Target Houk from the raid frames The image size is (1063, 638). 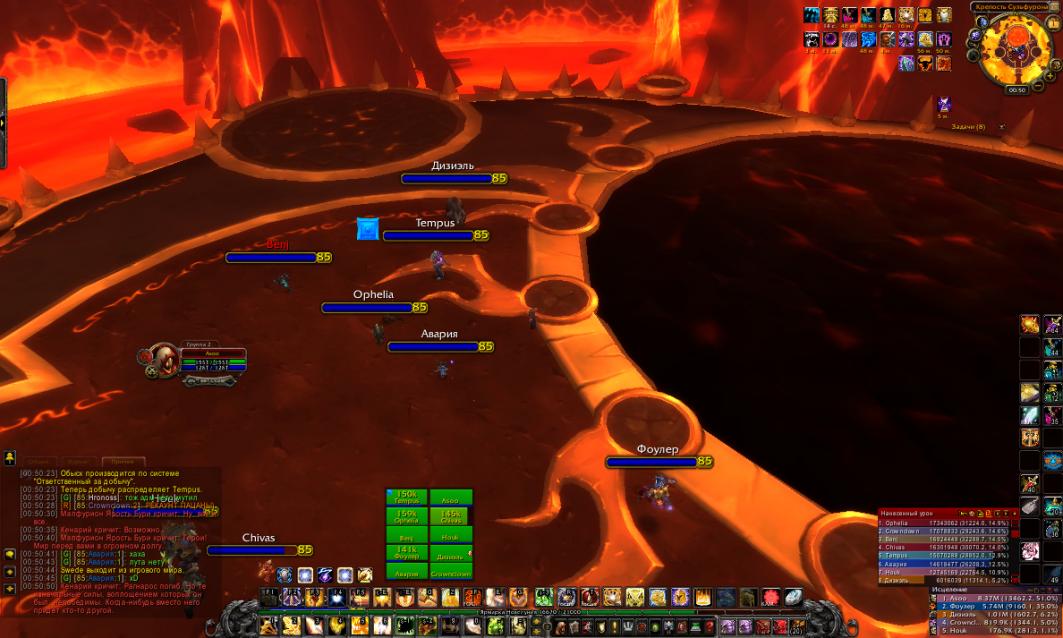(450, 535)
